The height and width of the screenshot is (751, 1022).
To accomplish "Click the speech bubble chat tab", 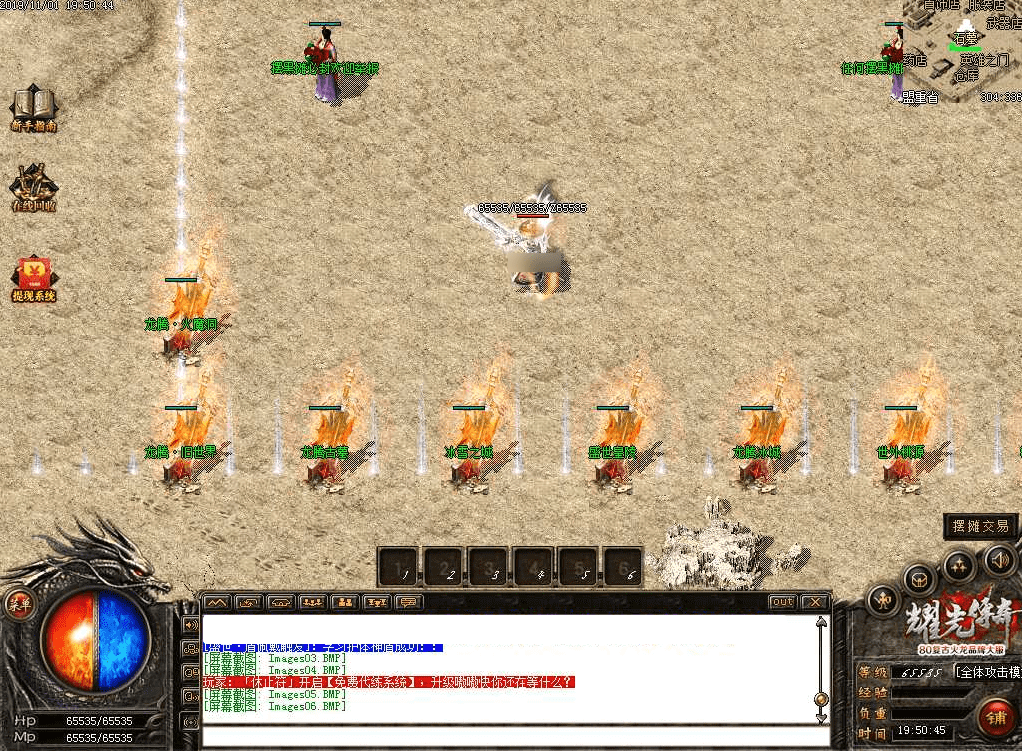I will tap(408, 602).
